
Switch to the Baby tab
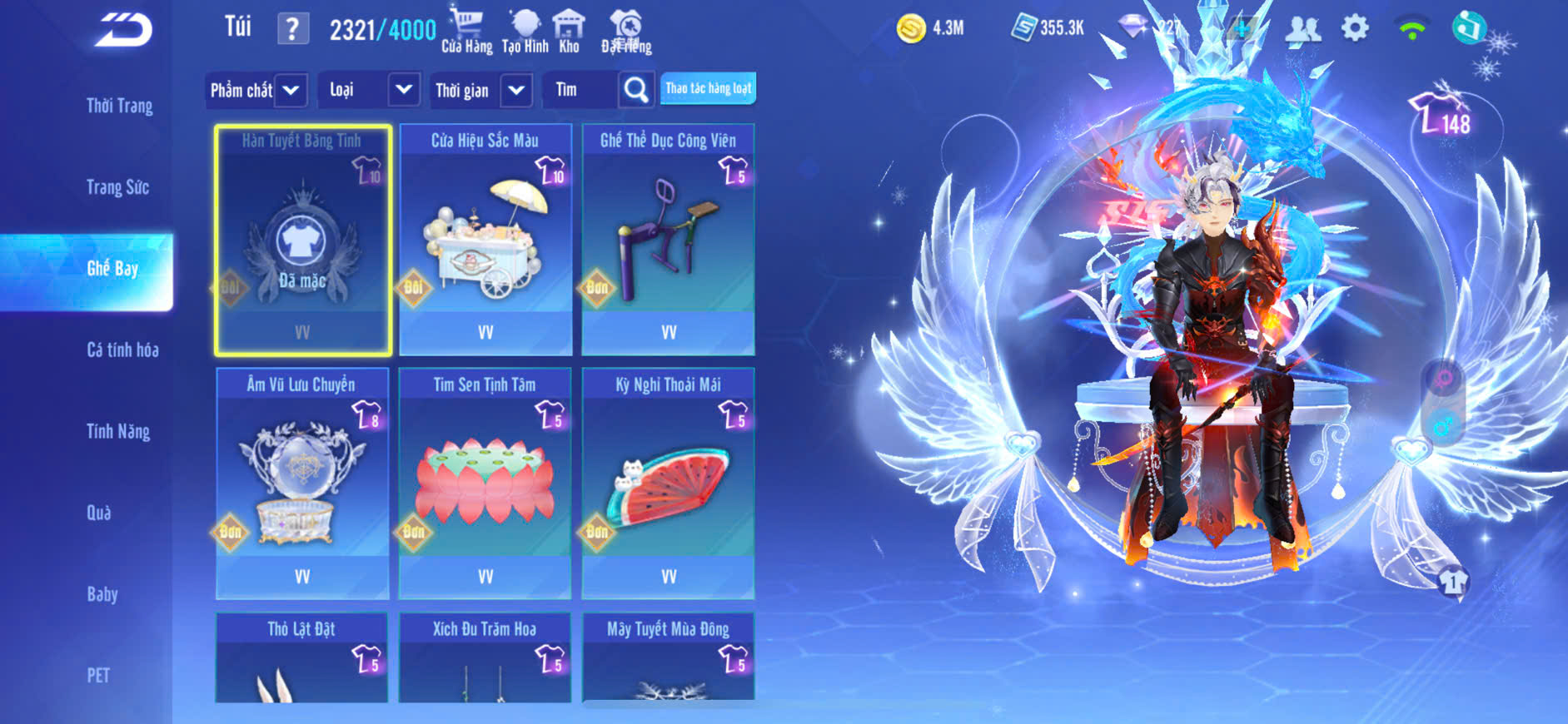(x=102, y=594)
